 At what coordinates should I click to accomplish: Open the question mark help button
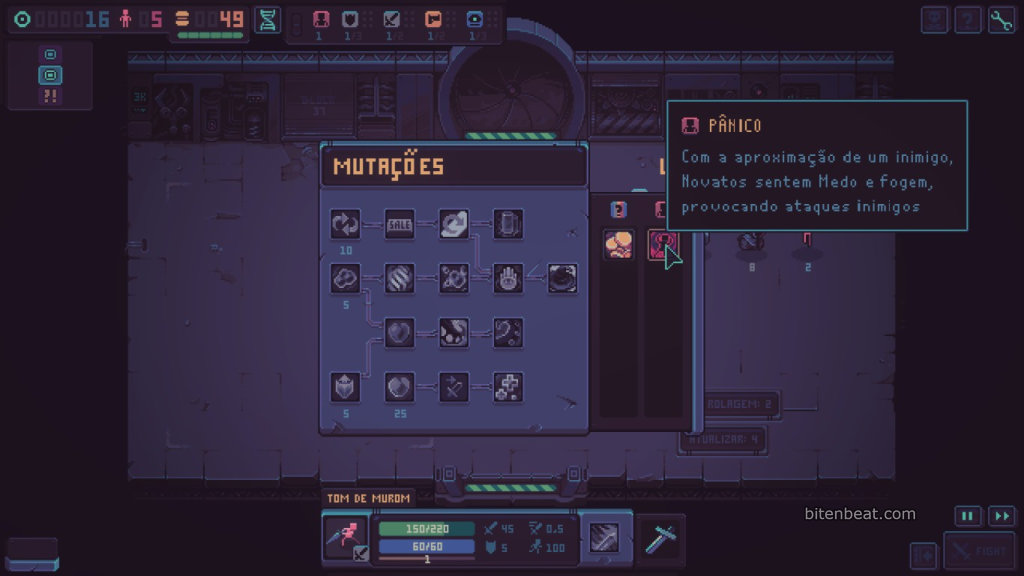coord(967,20)
